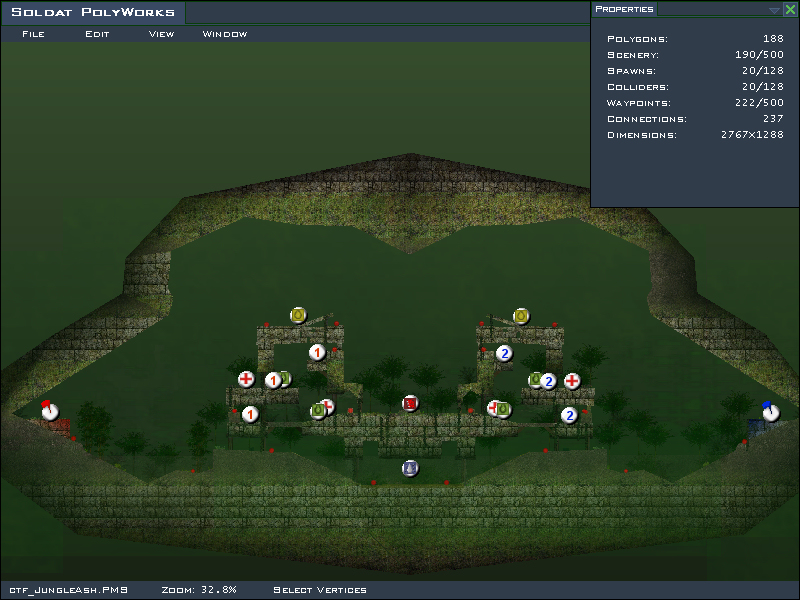This screenshot has height=600, width=800.
Task: Open the Window menu
Action: (x=225, y=34)
